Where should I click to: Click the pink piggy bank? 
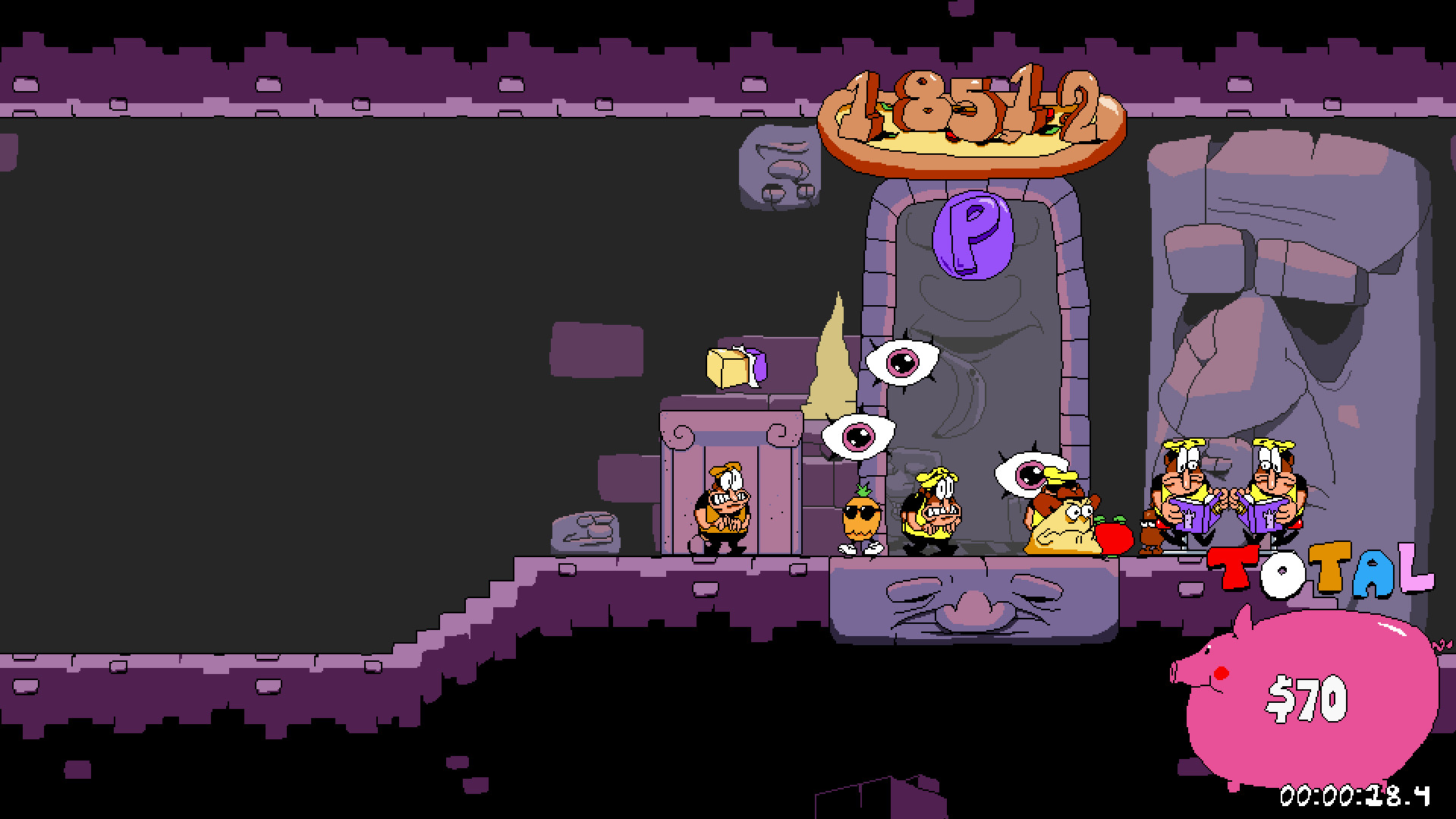click(x=1313, y=698)
